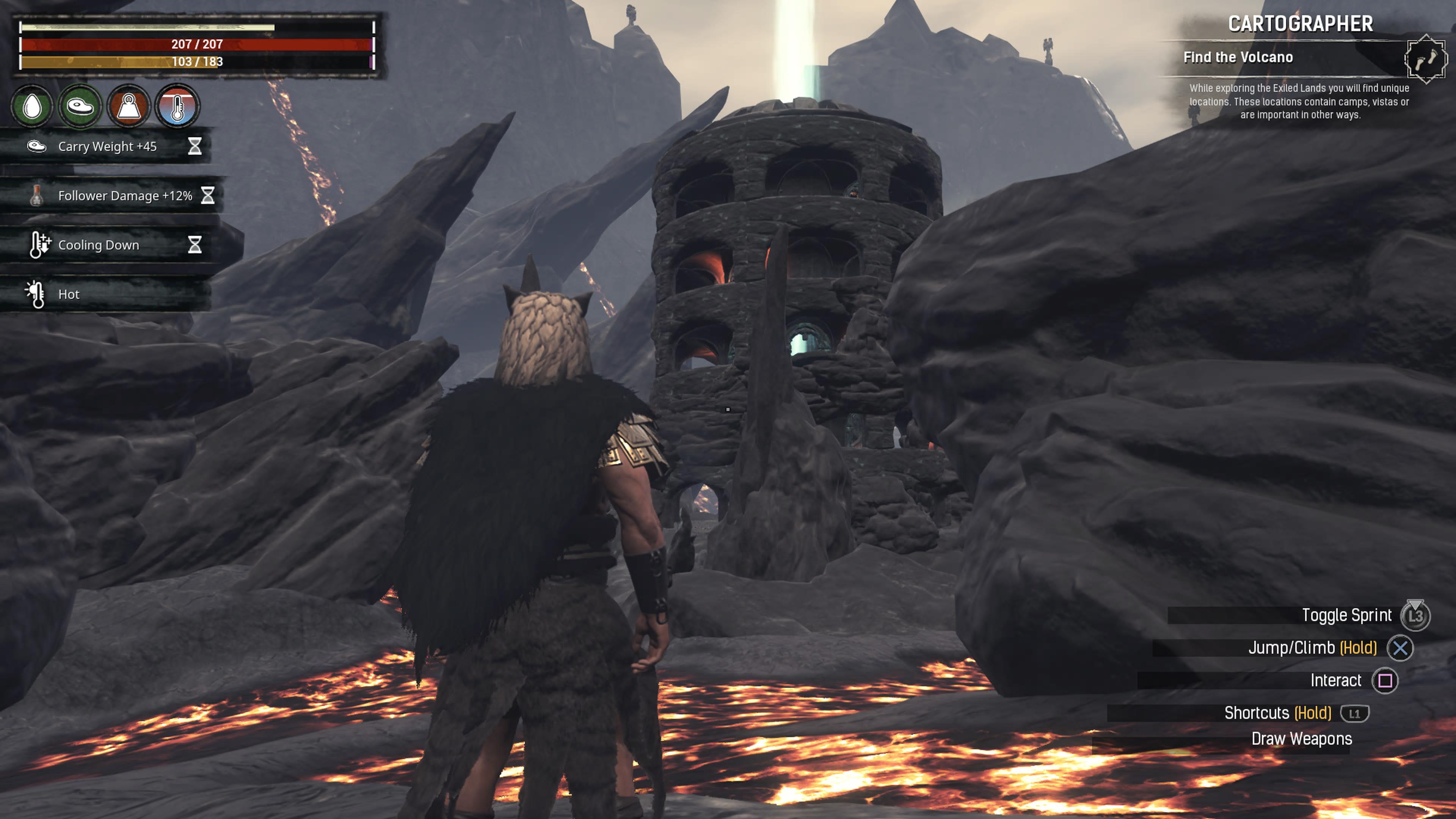Open the encumbrance weight status icon

click(129, 106)
